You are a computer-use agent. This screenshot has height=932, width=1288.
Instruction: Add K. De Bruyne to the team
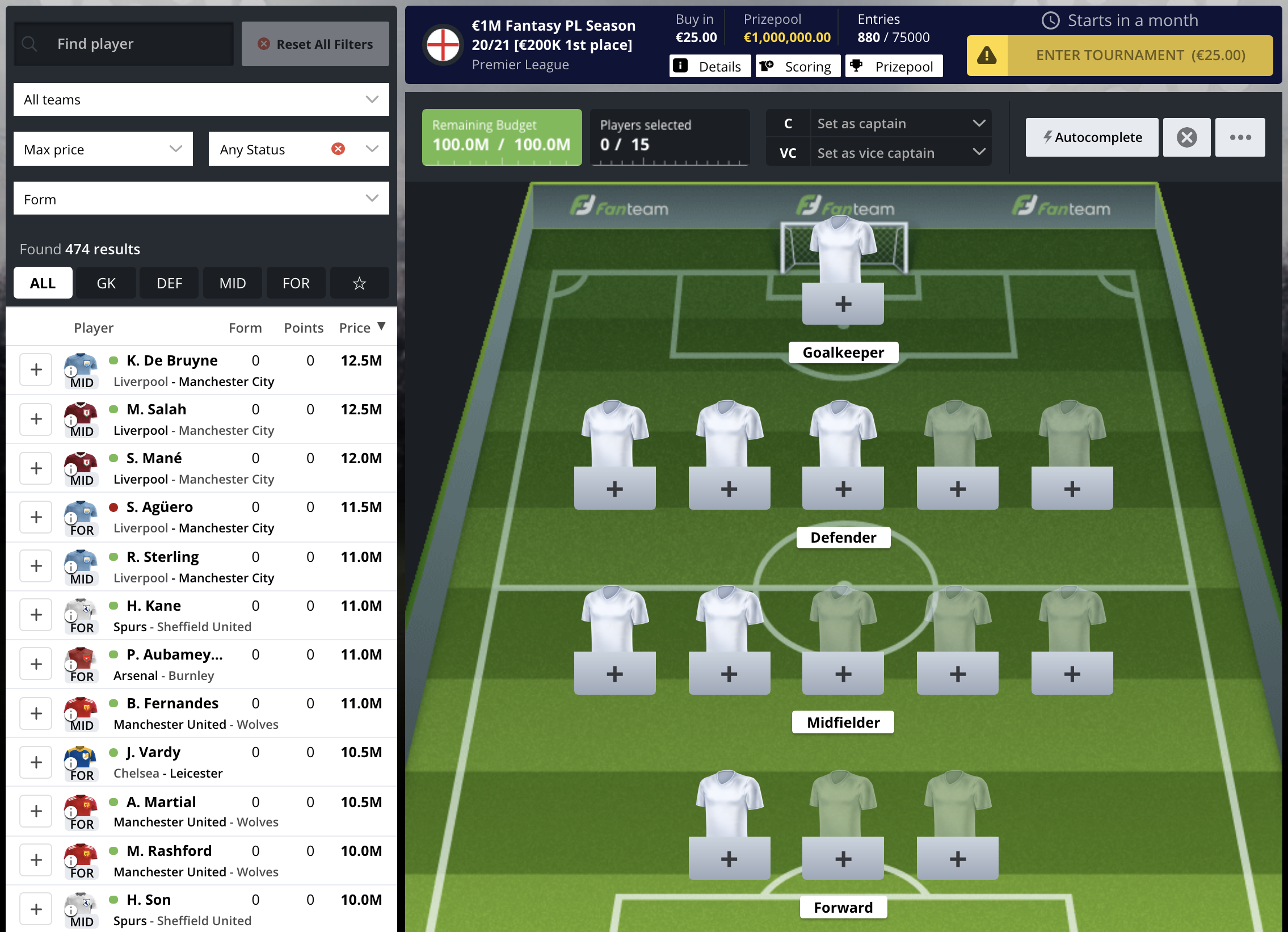[36, 370]
